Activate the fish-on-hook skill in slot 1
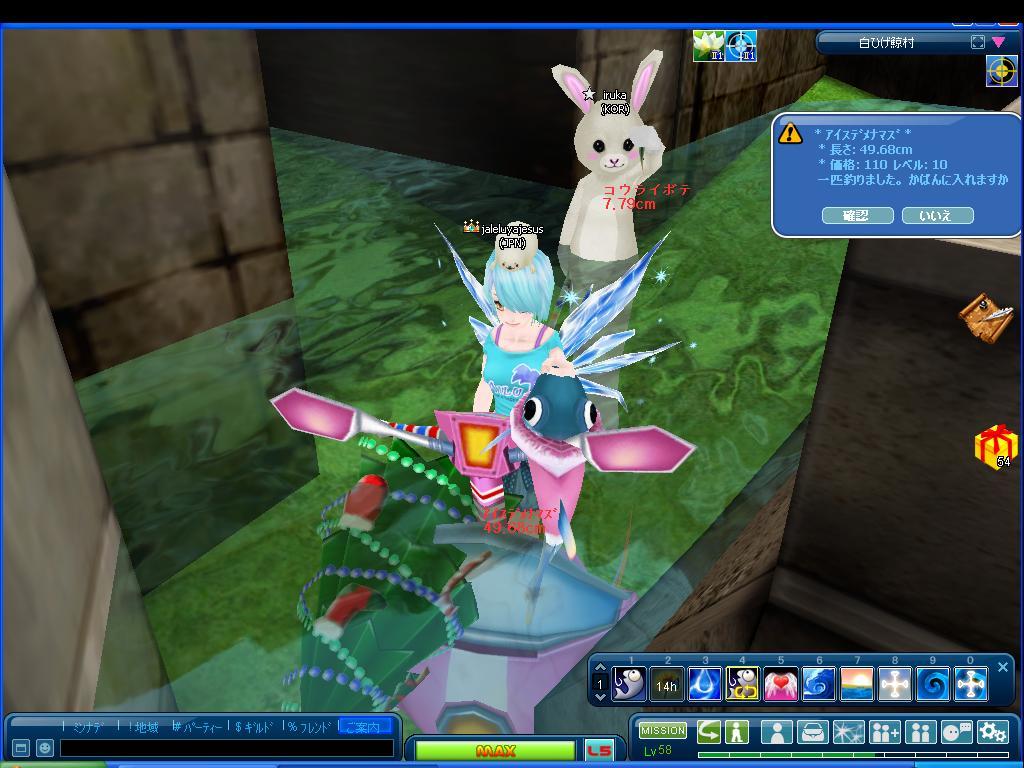 tap(630, 684)
